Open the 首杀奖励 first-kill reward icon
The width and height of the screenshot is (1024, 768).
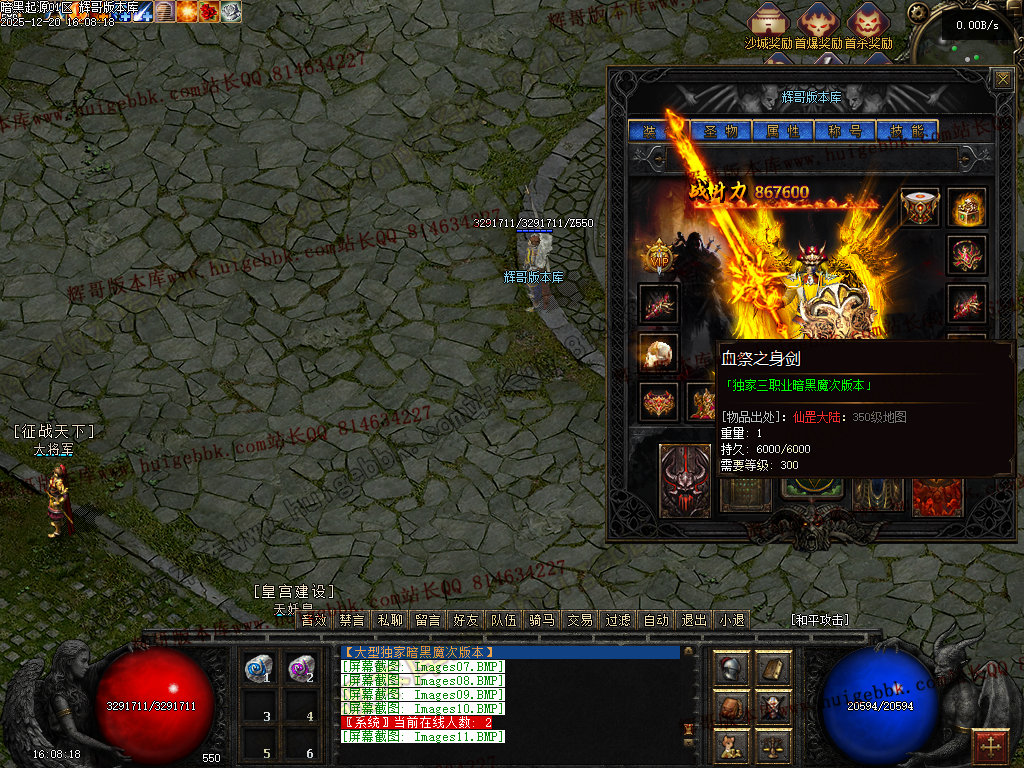click(x=868, y=22)
